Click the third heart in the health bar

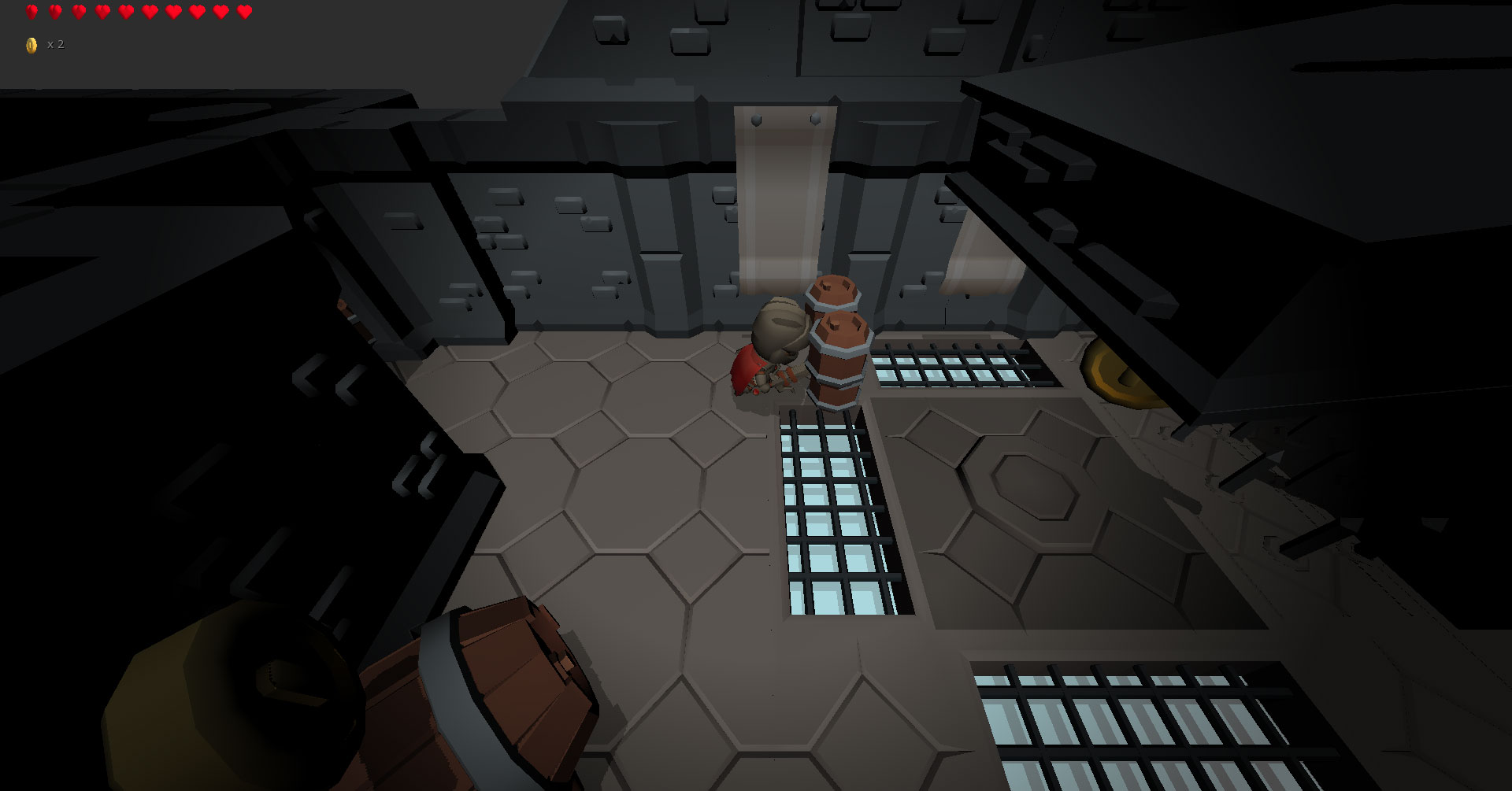tap(78, 11)
